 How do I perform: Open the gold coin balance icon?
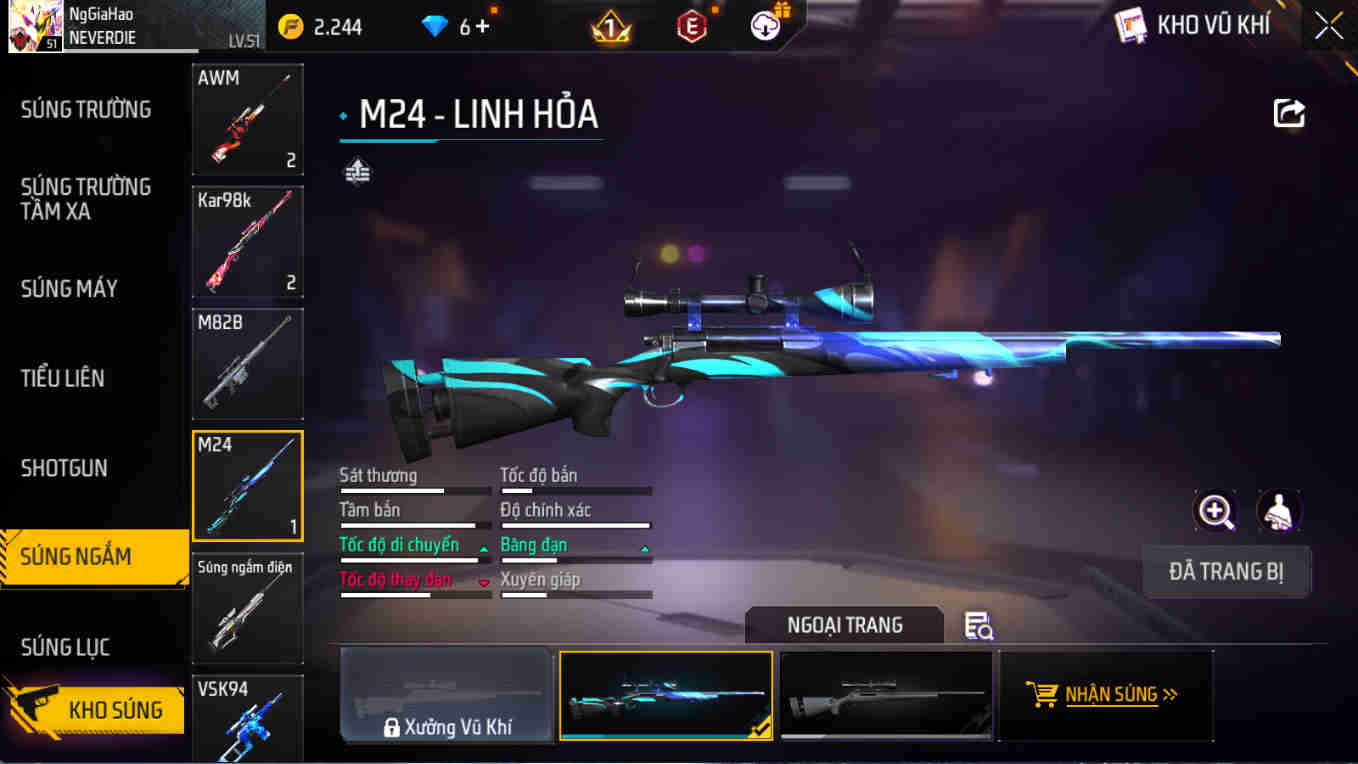click(x=290, y=25)
